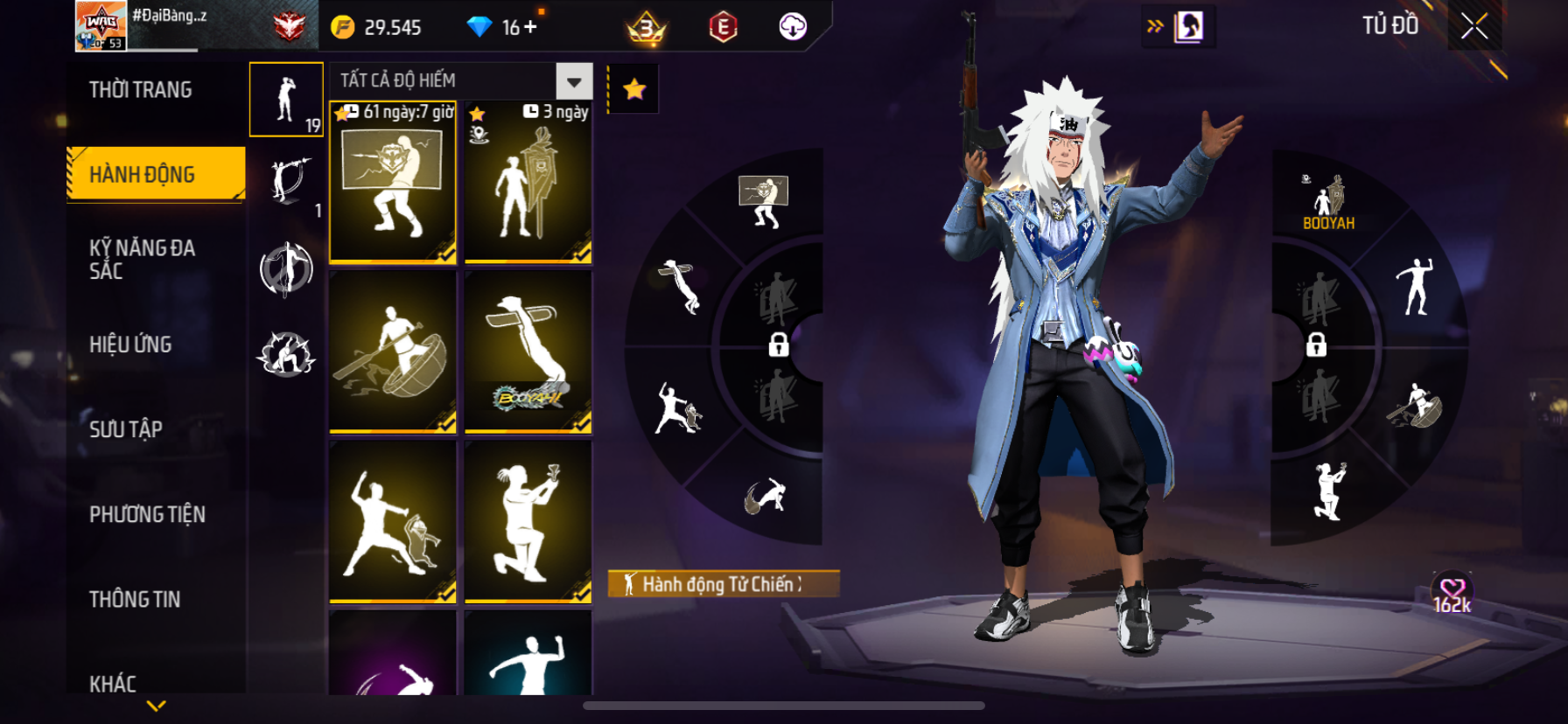The height and width of the screenshot is (724, 1568).
Task: Open the Hành động Tử Chiến button
Action: [x=723, y=584]
